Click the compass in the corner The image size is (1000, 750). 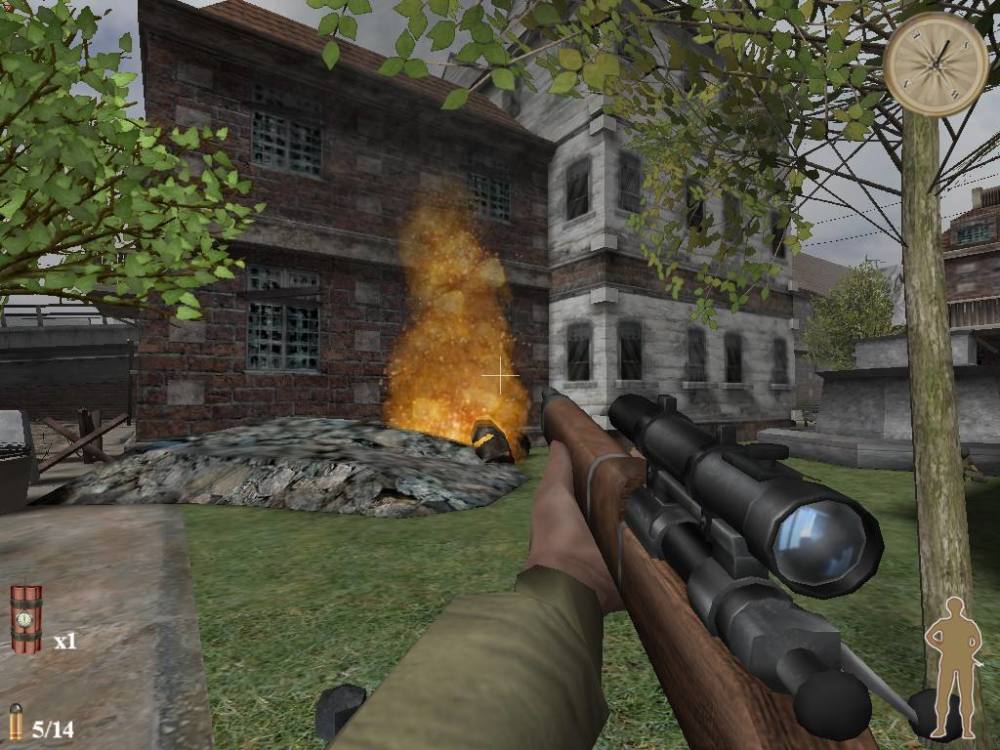pyautogui.click(x=936, y=64)
